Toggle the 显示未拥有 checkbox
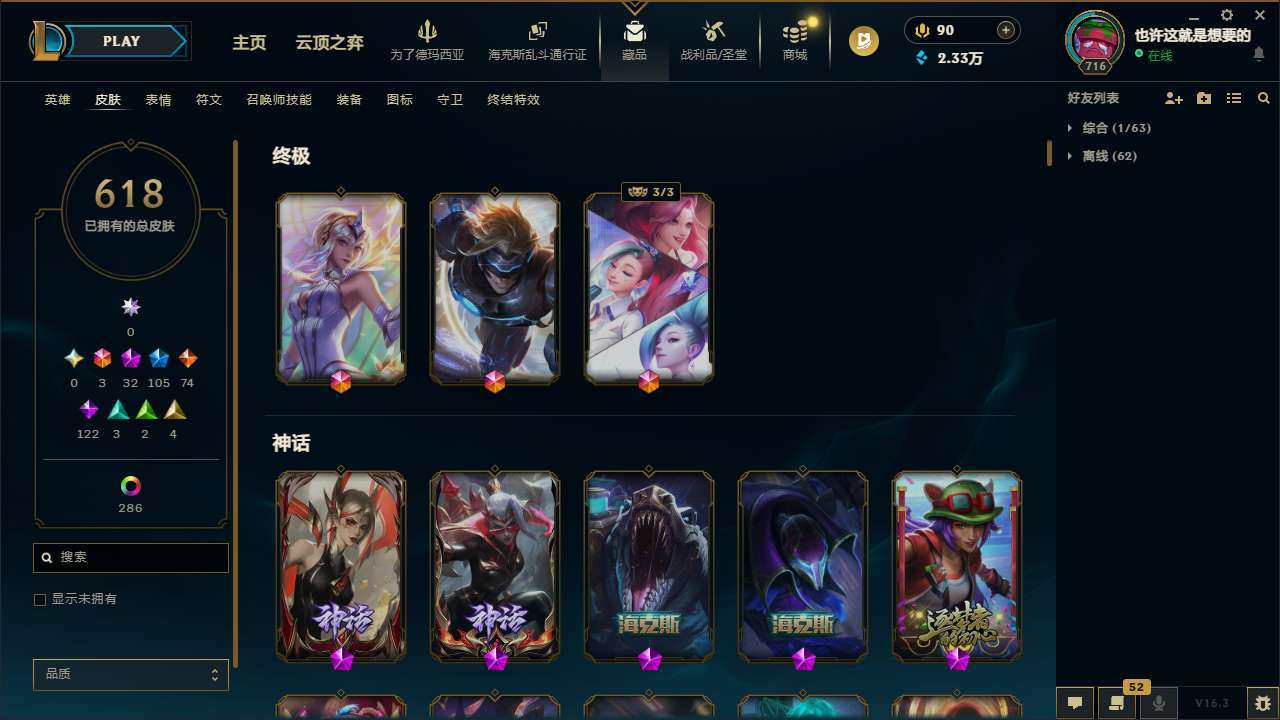Screen dimensions: 1280x720 tap(40, 599)
